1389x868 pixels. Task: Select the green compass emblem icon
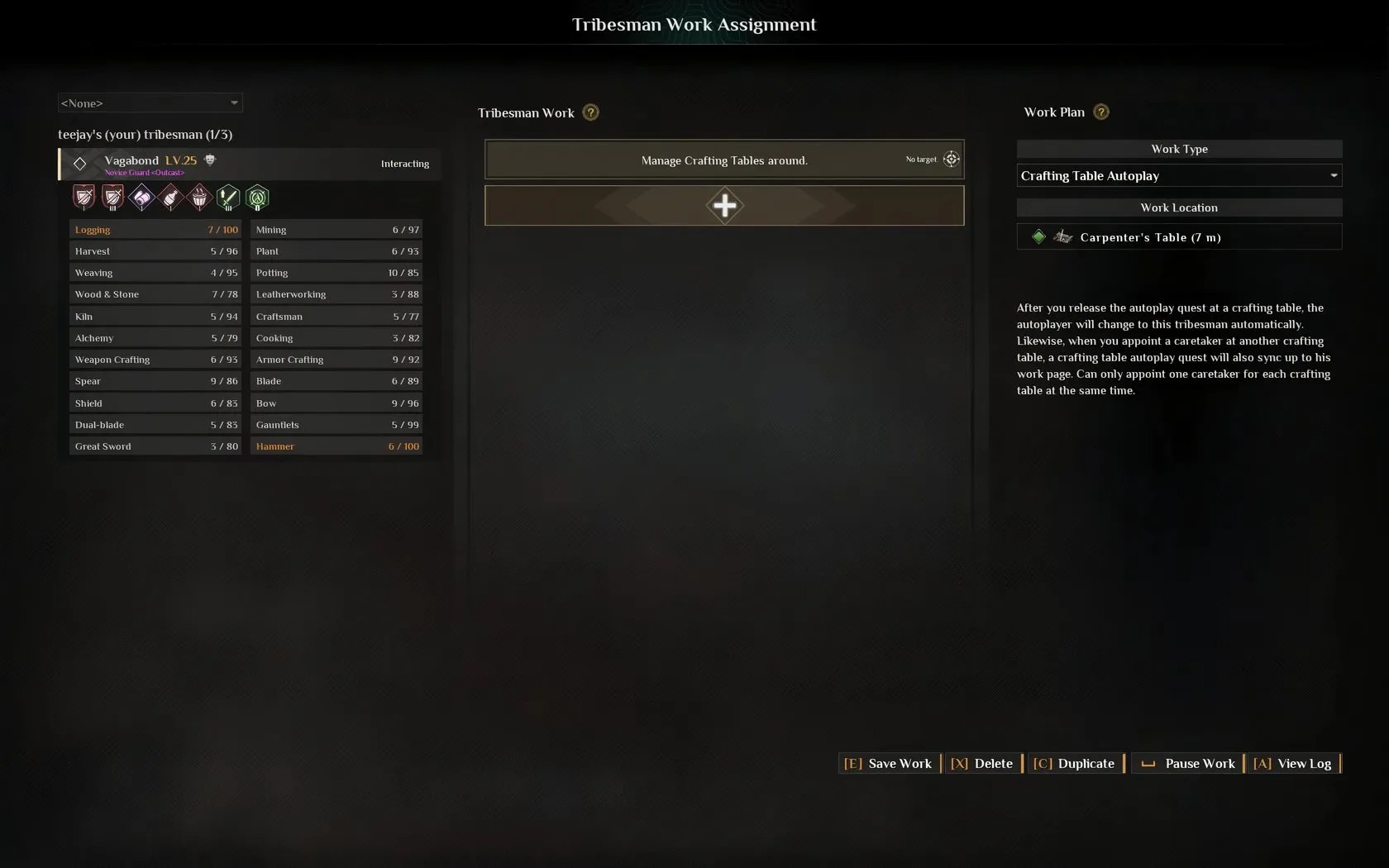pyautogui.click(x=257, y=198)
